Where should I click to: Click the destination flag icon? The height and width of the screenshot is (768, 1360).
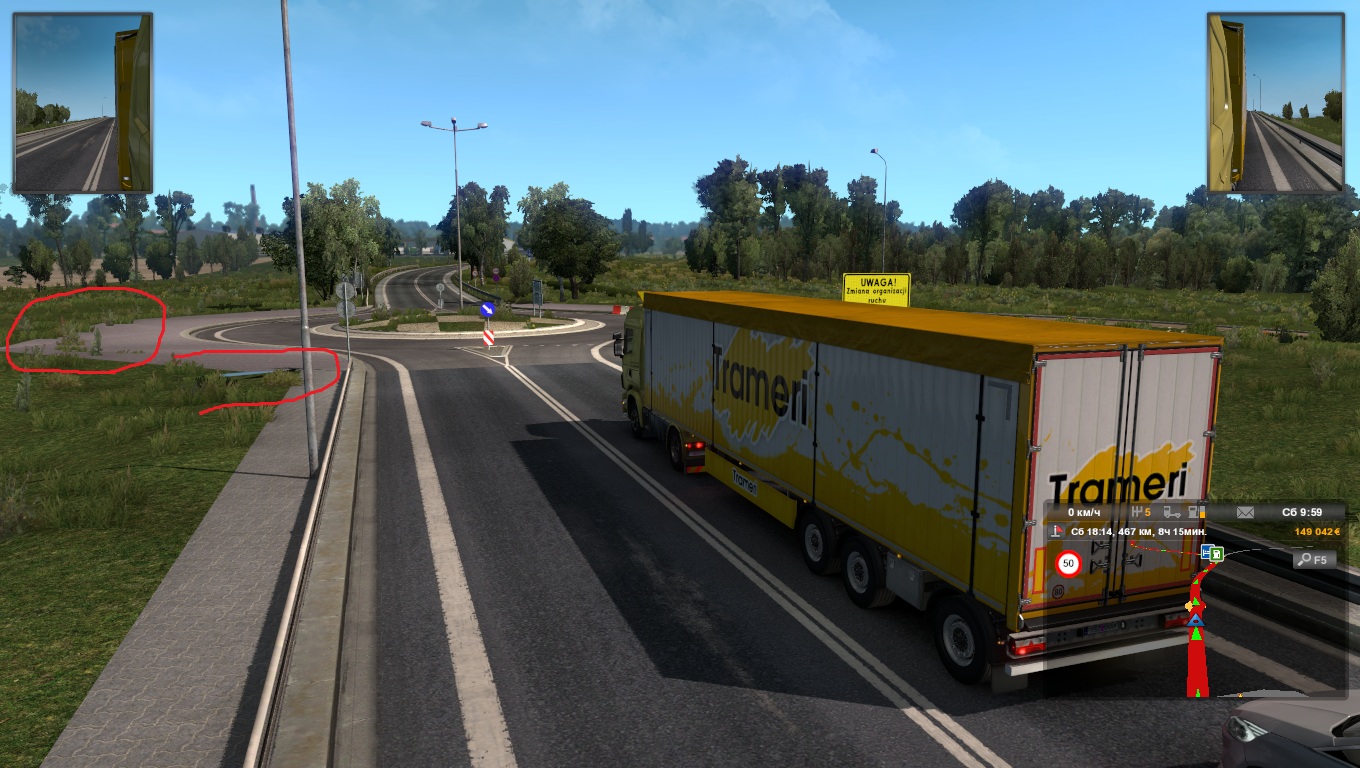pos(1054,531)
